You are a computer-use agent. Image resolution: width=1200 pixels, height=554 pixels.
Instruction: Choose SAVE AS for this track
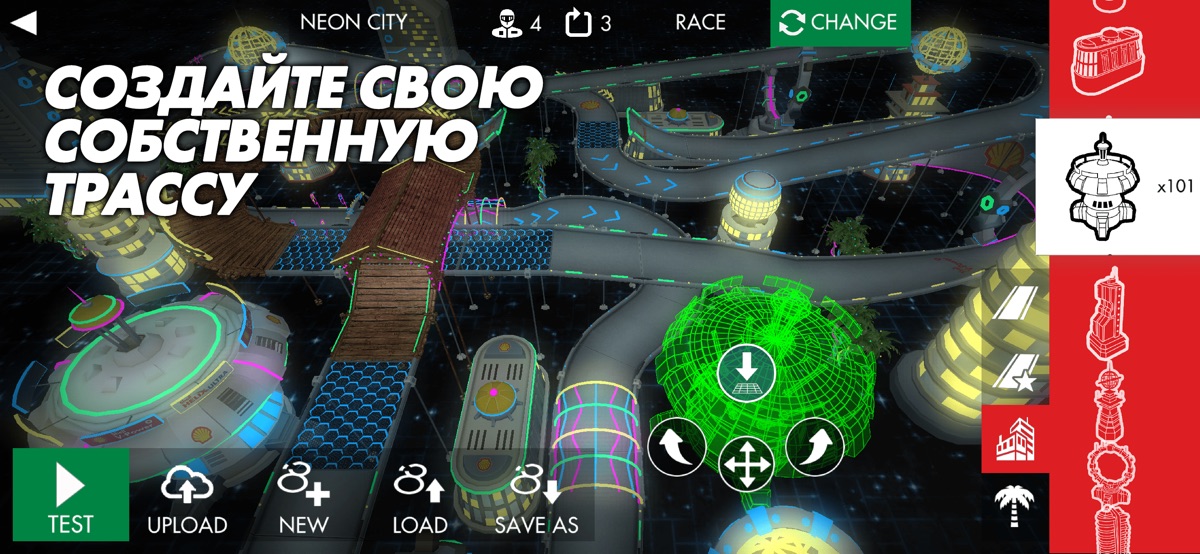[536, 500]
